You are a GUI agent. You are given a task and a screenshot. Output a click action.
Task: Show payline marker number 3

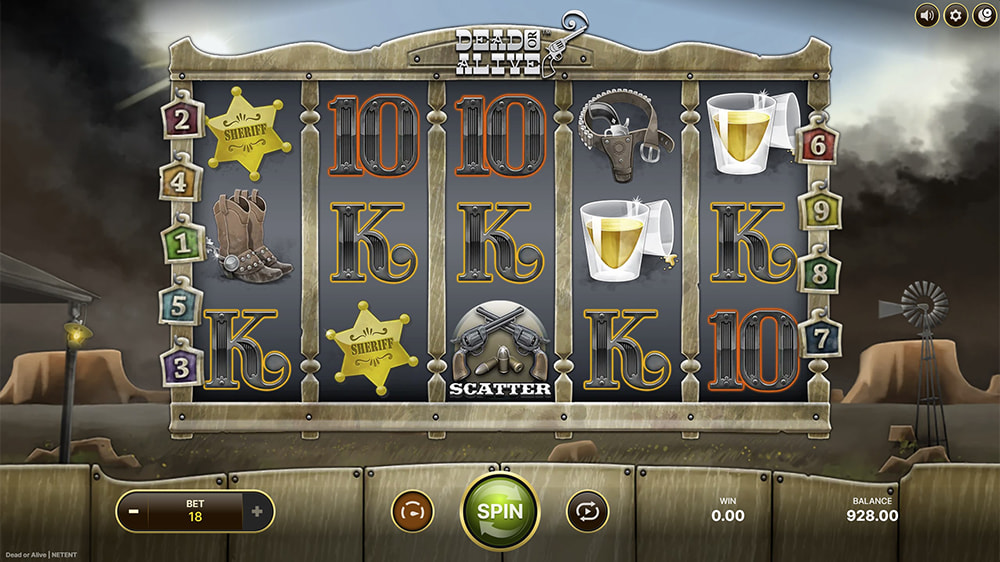(181, 366)
